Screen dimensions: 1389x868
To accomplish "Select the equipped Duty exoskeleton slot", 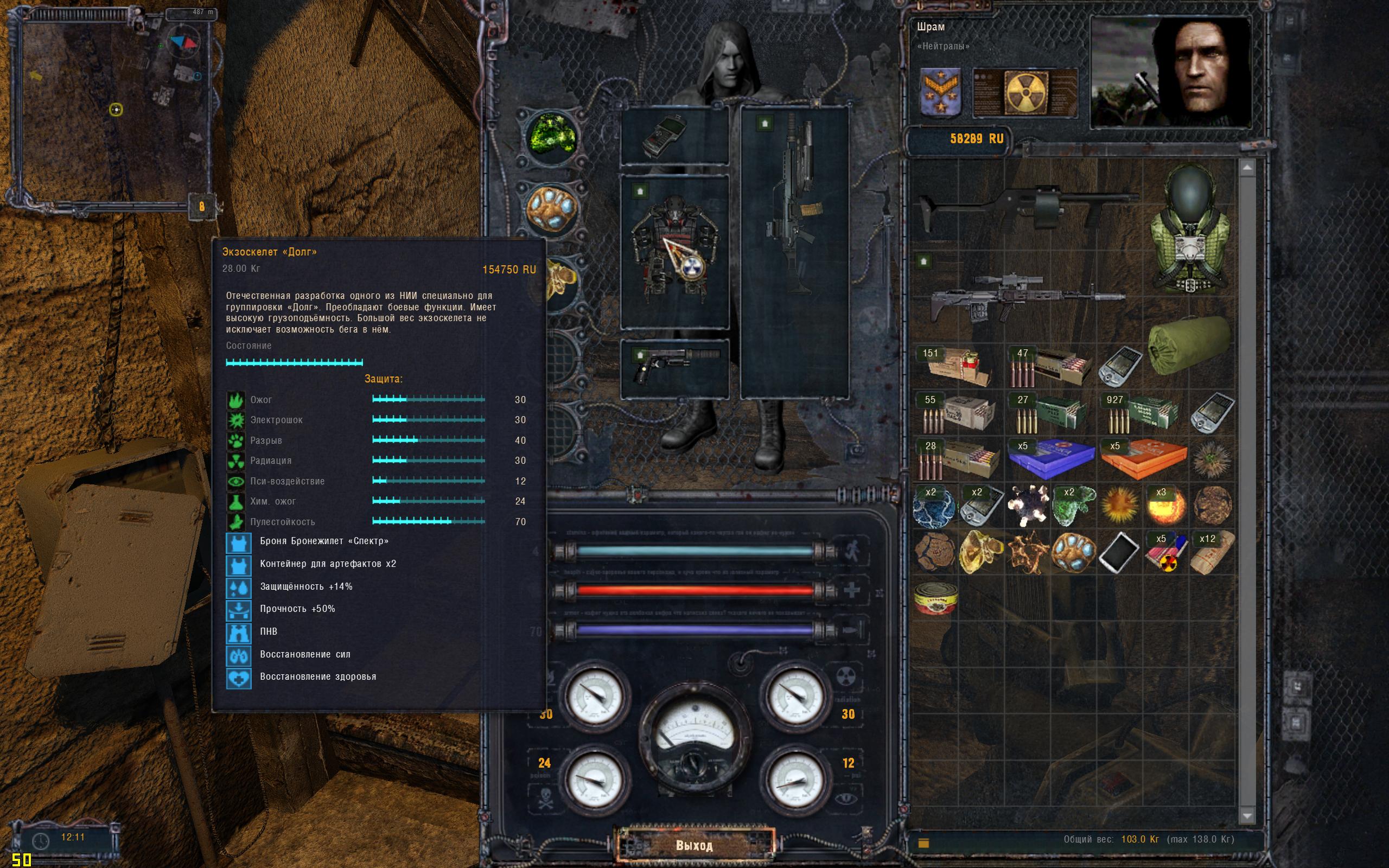I will [674, 253].
